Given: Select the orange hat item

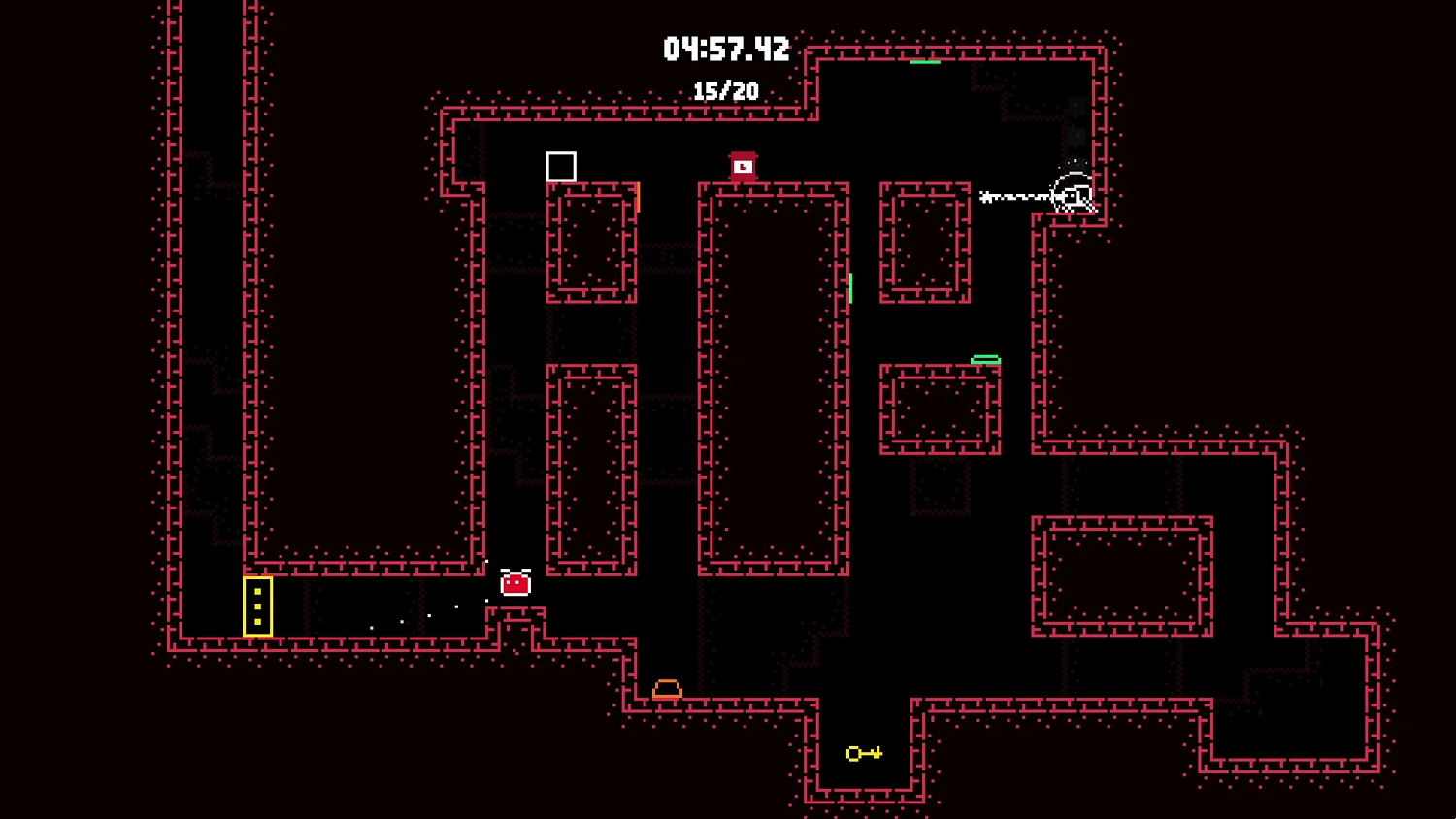Looking at the screenshot, I should pyautogui.click(x=668, y=687).
